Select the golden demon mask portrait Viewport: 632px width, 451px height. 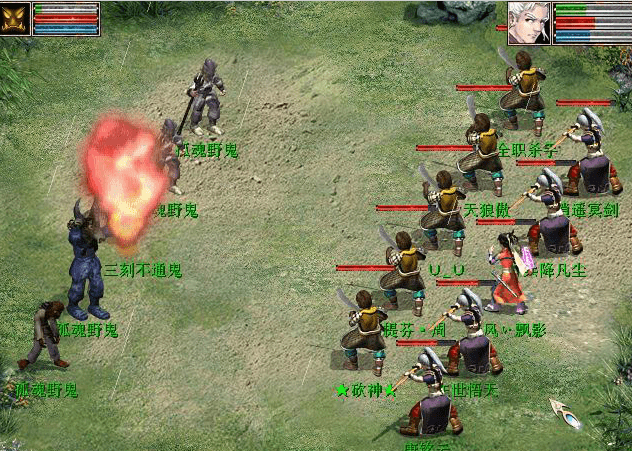[16, 19]
